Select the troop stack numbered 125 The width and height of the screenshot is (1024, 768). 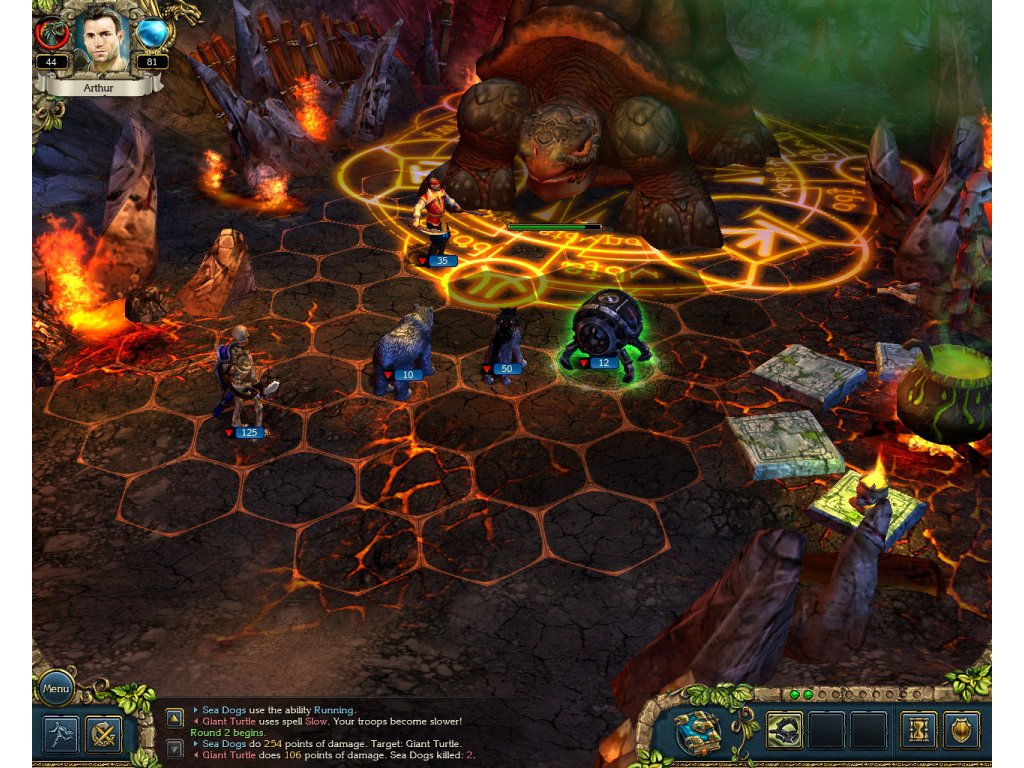[x=241, y=382]
